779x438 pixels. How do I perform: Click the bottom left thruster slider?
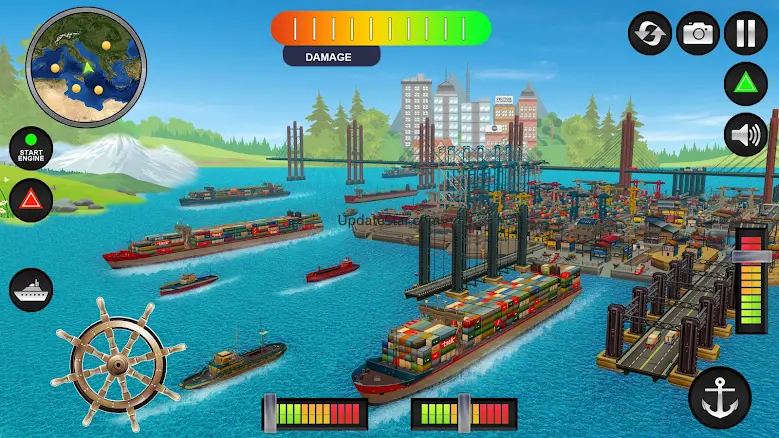click(315, 413)
